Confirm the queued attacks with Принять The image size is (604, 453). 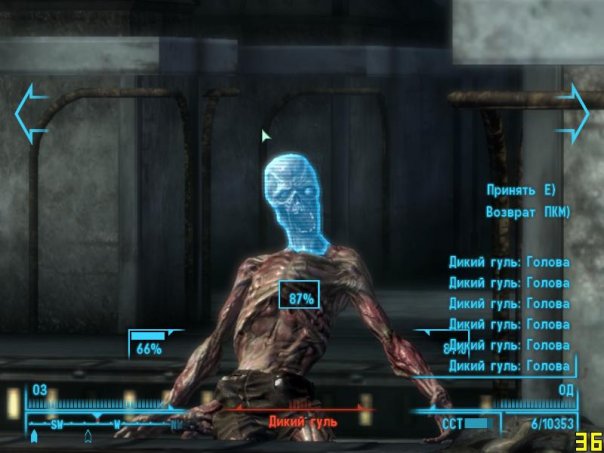click(x=521, y=190)
